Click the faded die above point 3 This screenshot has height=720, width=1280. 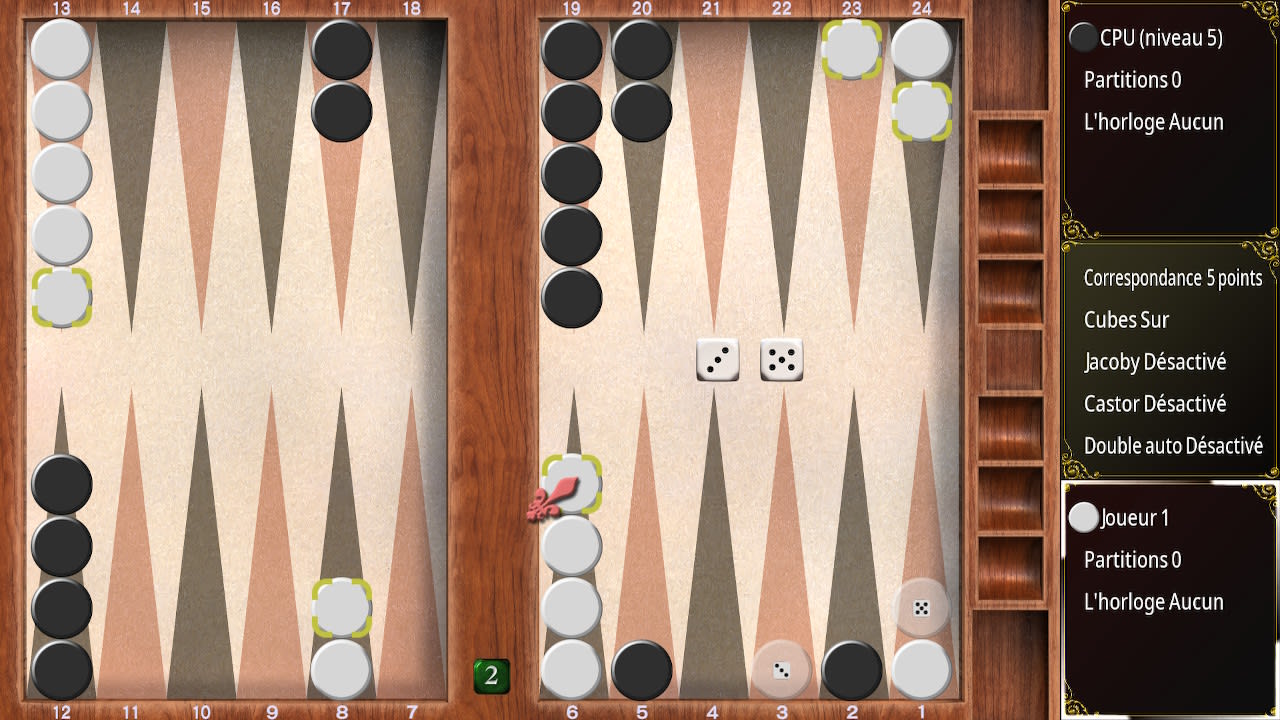(x=782, y=671)
